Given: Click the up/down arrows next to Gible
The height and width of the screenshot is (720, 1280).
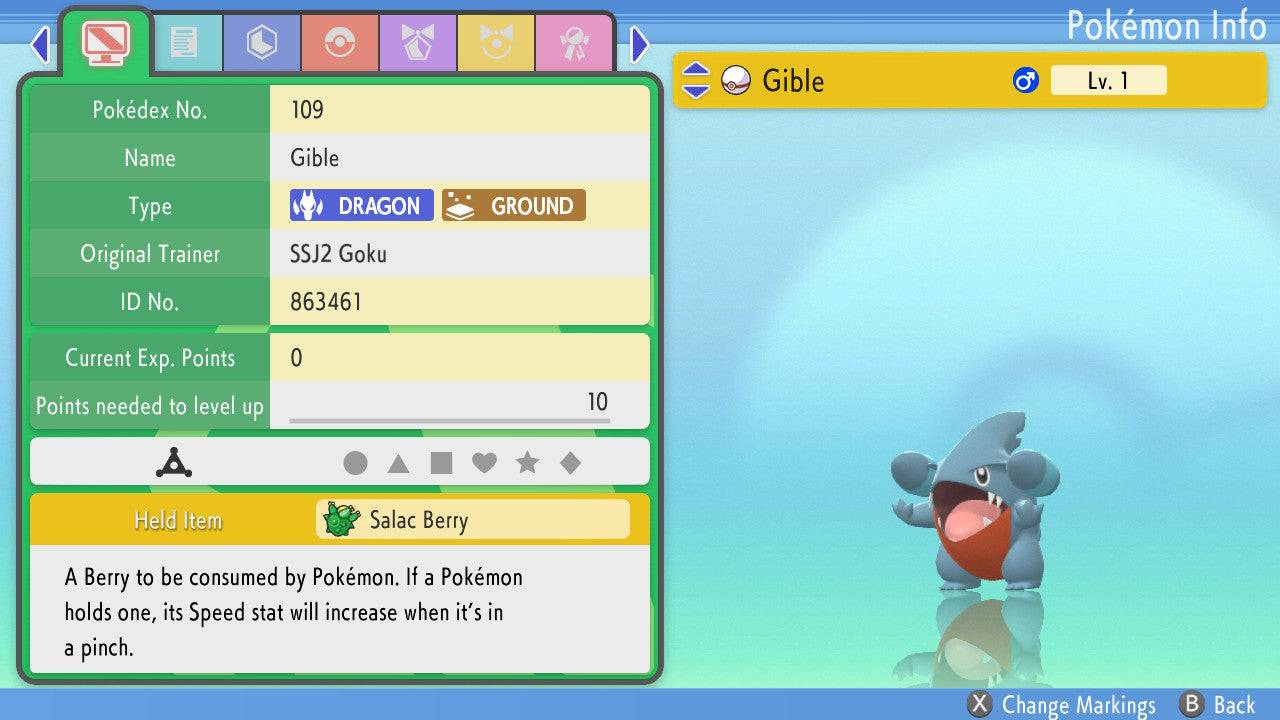Looking at the screenshot, I should (x=696, y=80).
